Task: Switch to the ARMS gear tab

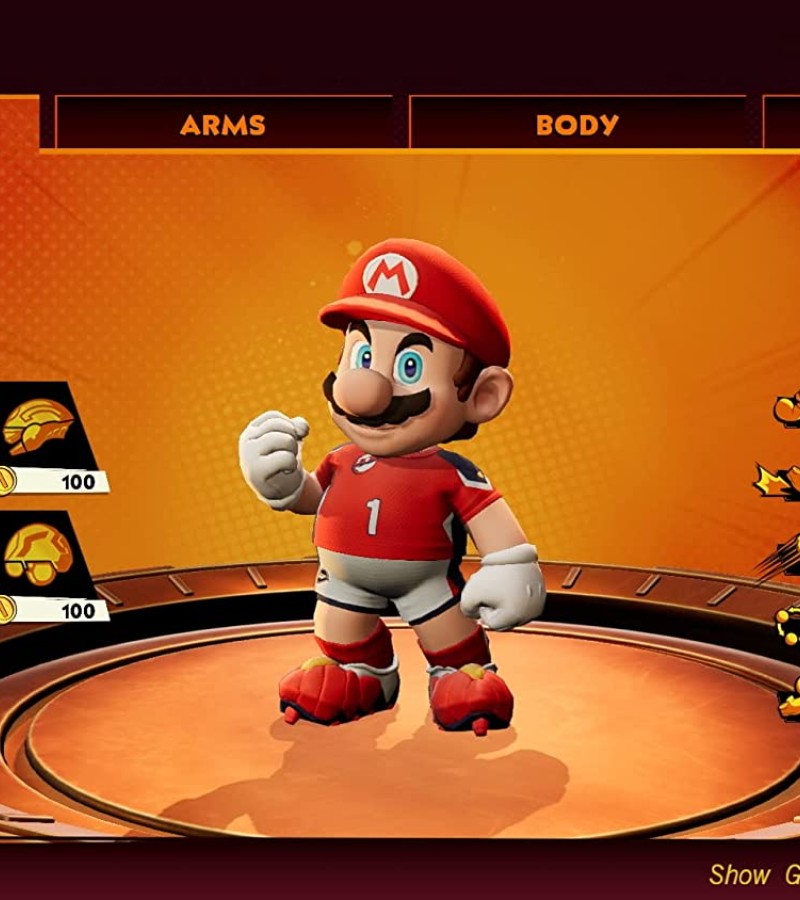Action: pos(223,125)
